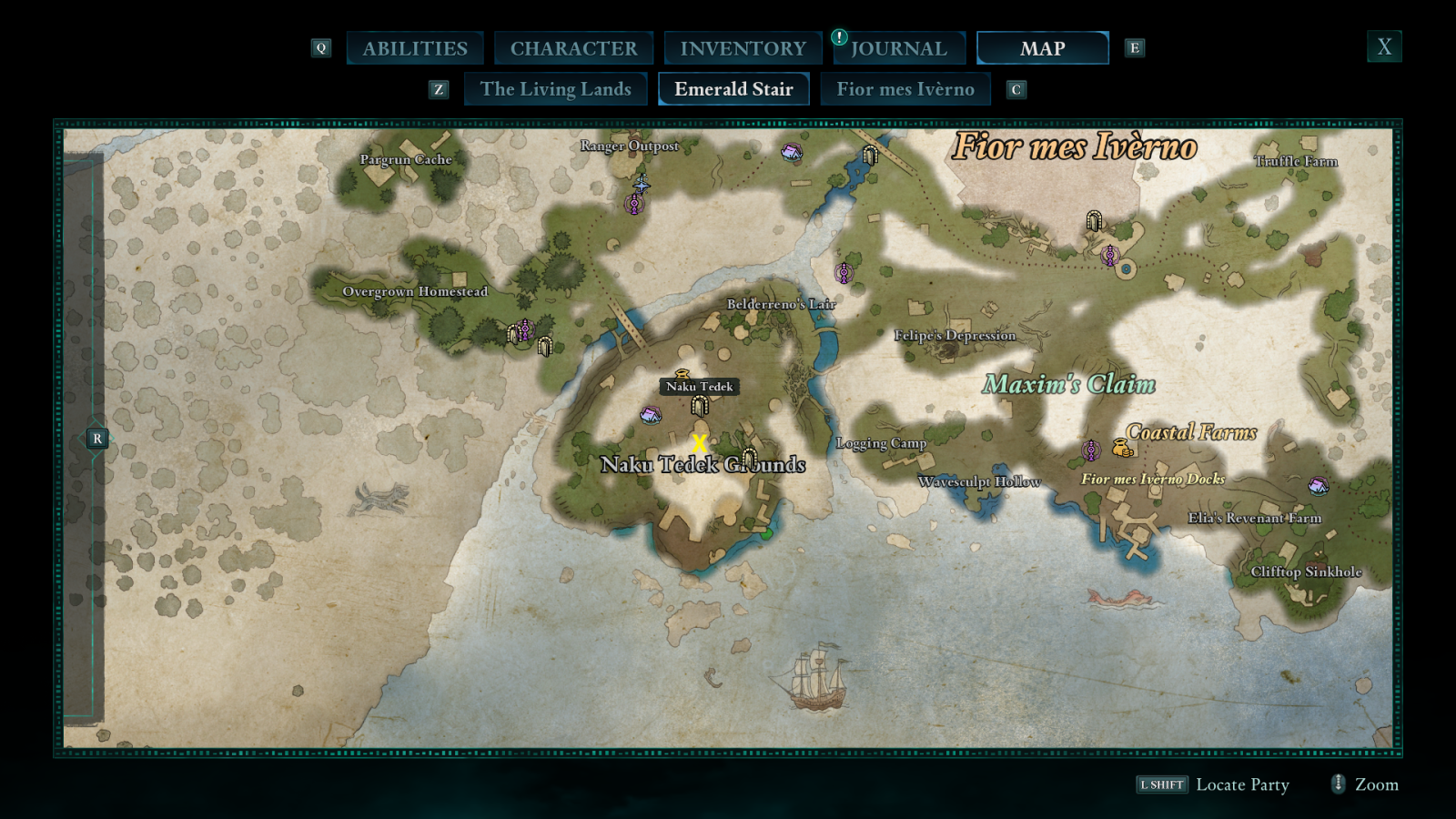Click the Locate Party button
This screenshot has height=819, width=1456.
(x=1242, y=784)
